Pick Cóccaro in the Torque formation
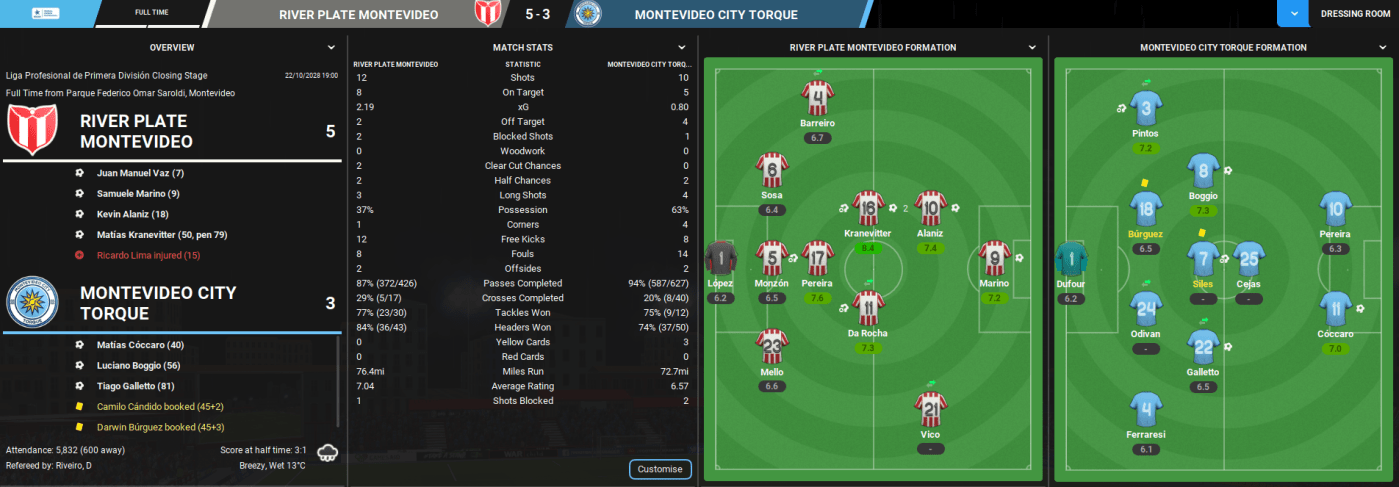Image resolution: width=1399 pixels, height=487 pixels. (x=1335, y=310)
